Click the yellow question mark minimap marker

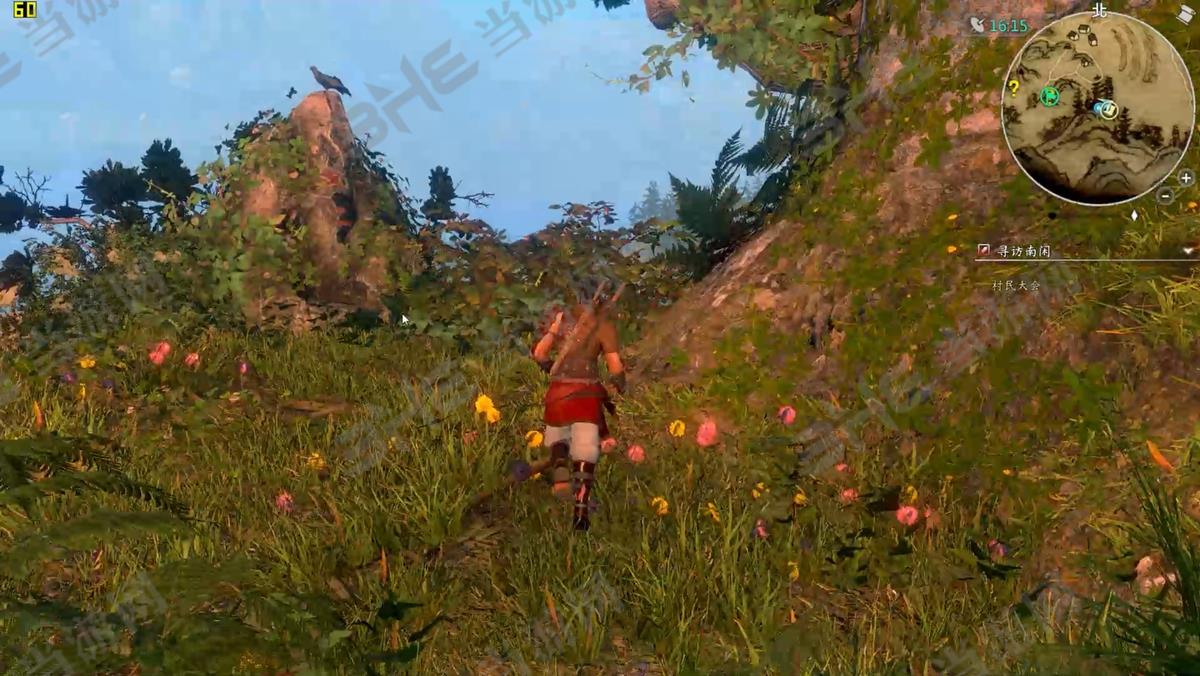(x=1013, y=87)
